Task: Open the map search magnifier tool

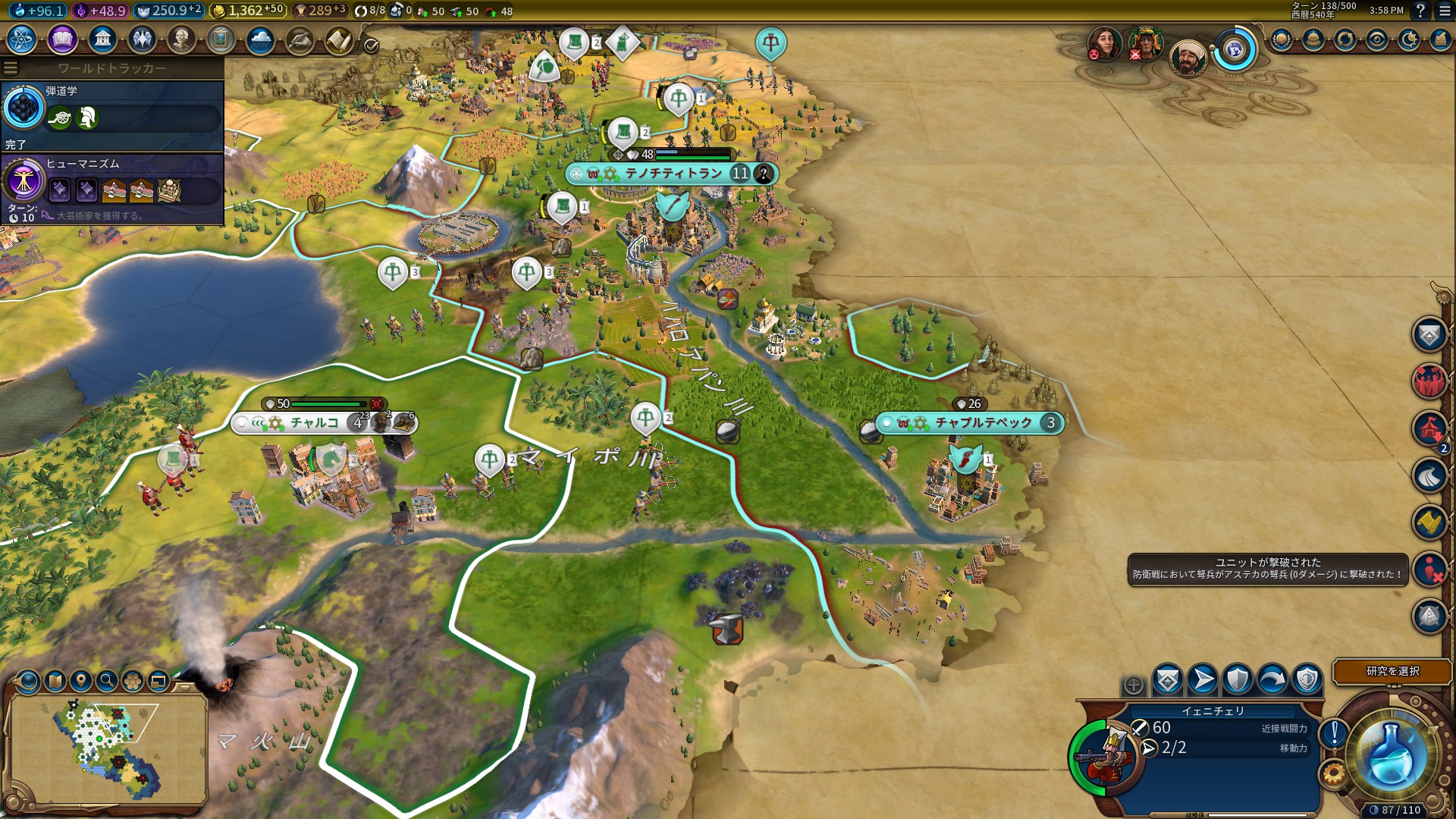Action: click(107, 681)
